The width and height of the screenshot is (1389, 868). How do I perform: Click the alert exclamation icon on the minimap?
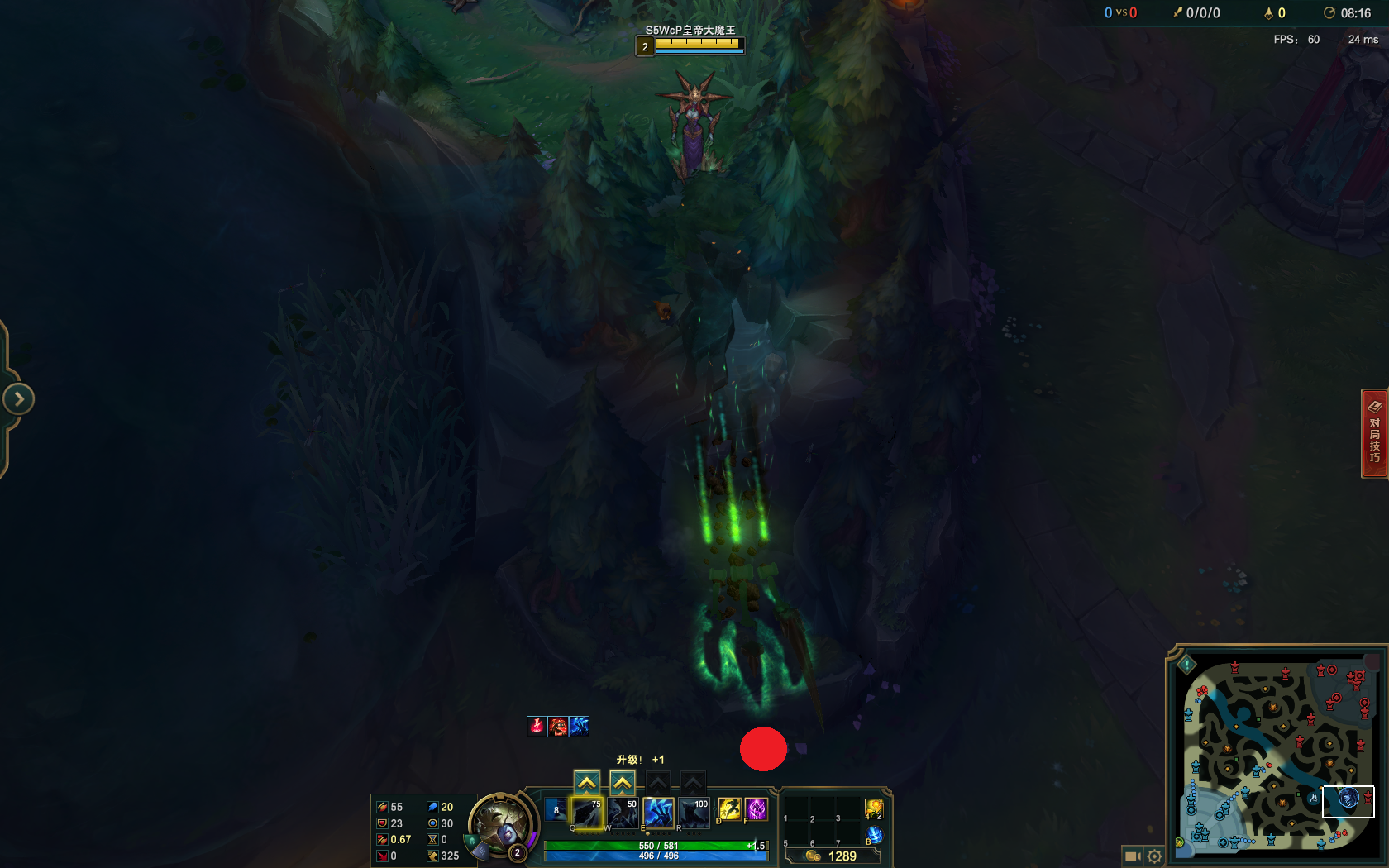click(1187, 665)
